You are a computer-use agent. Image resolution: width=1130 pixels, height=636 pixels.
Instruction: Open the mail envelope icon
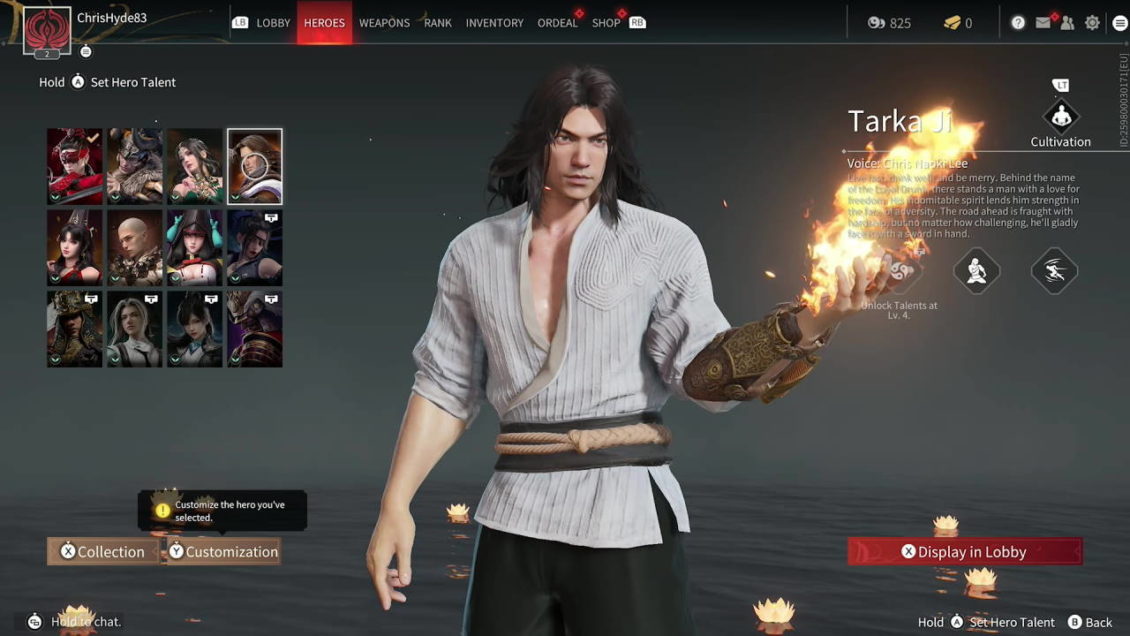click(1043, 23)
